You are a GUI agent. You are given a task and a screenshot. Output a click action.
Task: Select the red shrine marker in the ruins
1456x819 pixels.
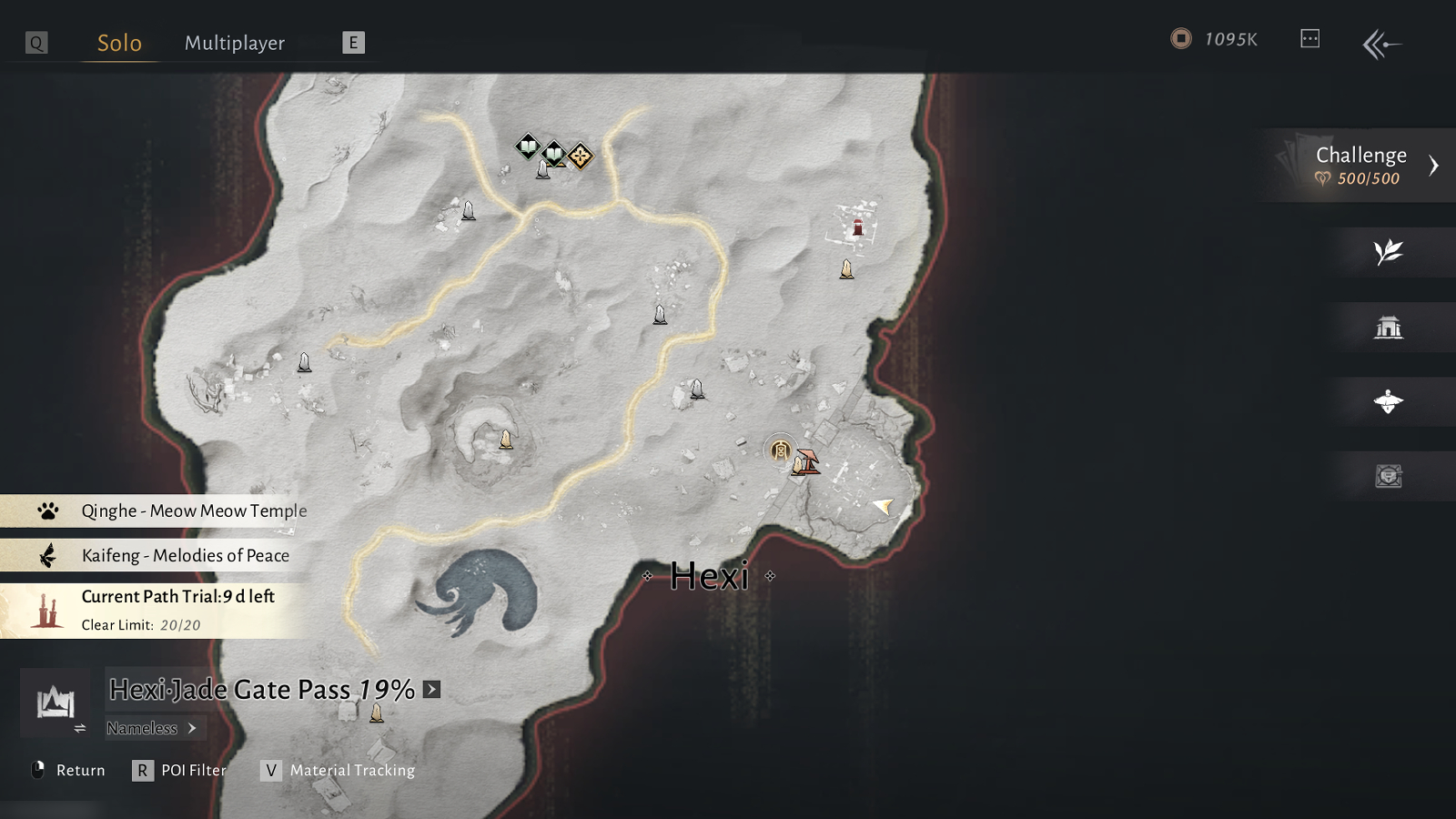(857, 227)
